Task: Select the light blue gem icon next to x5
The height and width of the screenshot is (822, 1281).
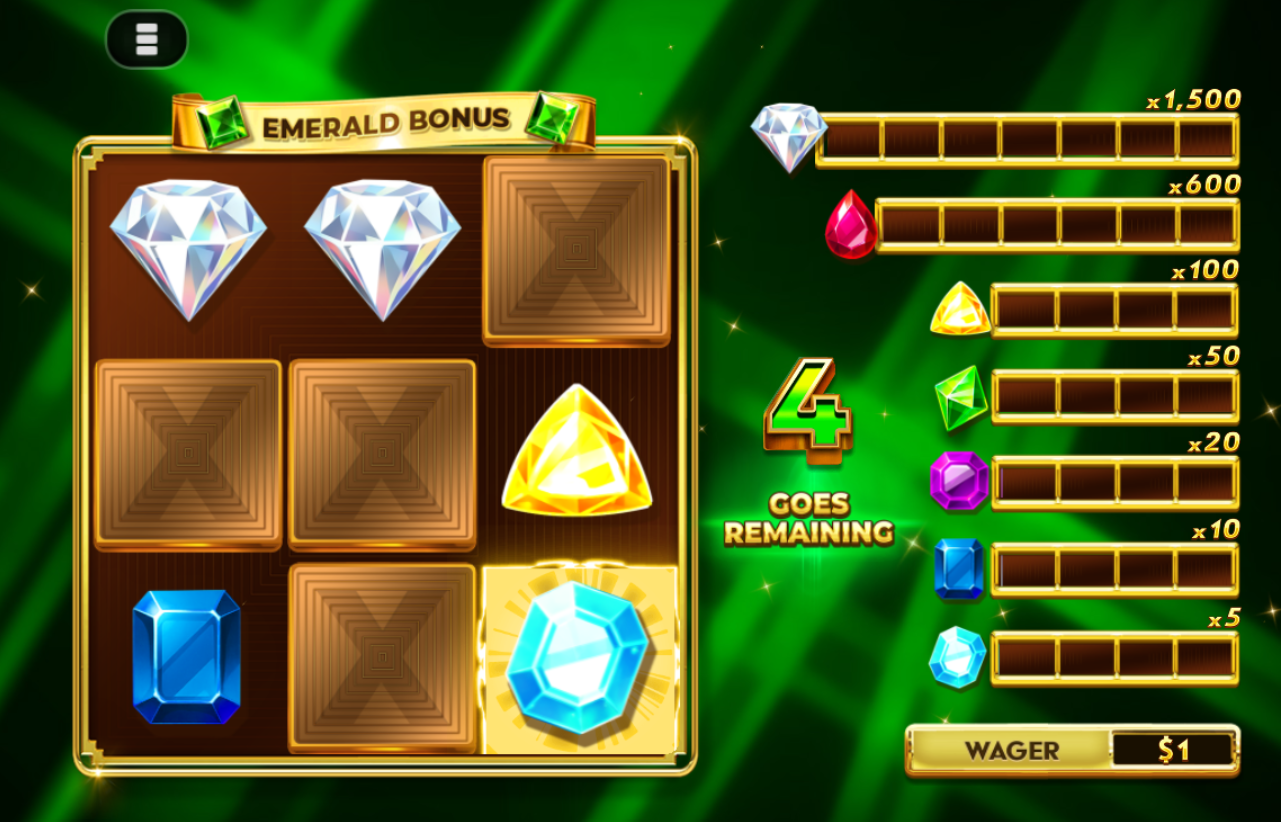Action: 958,658
